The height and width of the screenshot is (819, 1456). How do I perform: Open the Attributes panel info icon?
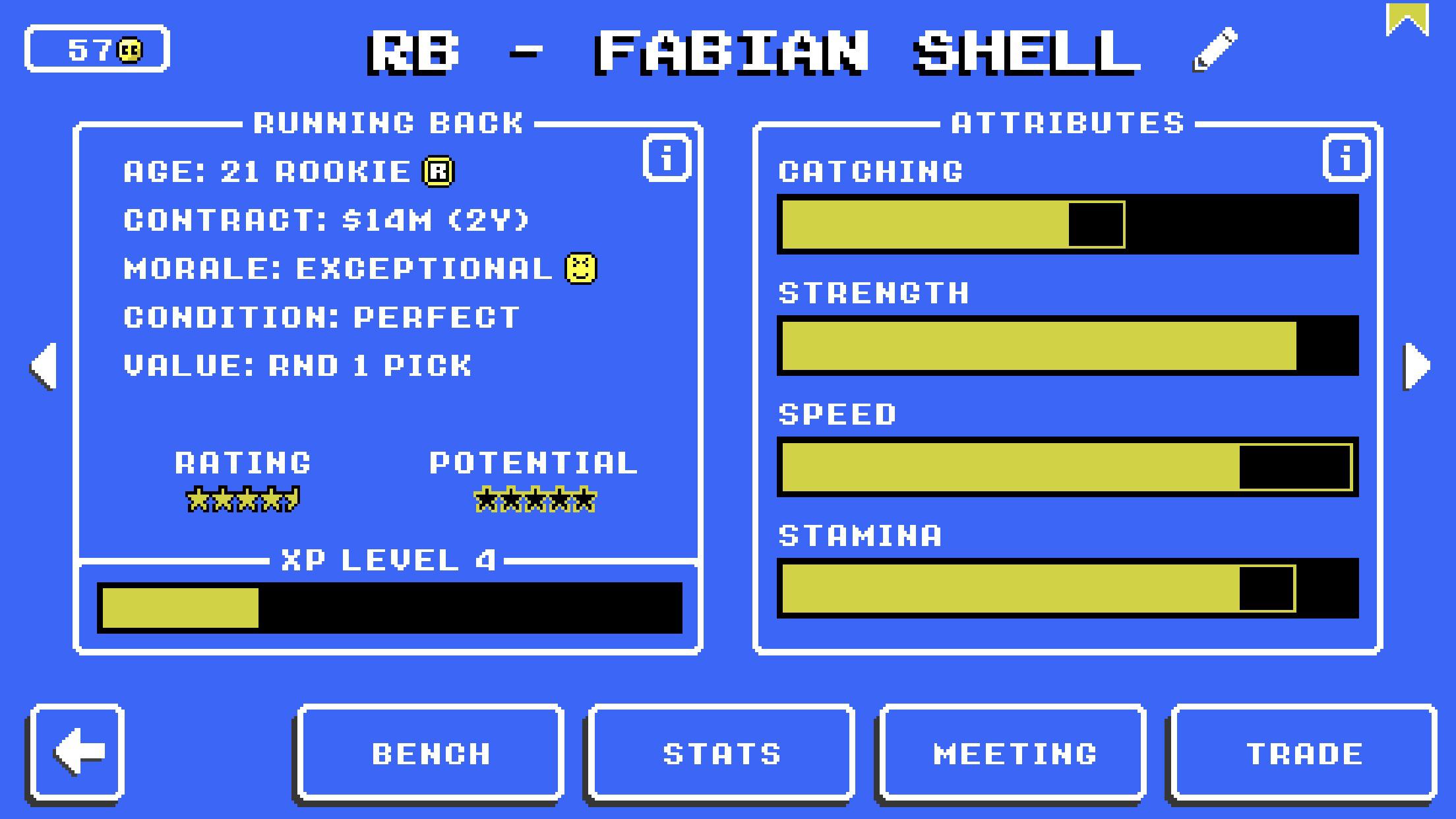tap(1345, 156)
